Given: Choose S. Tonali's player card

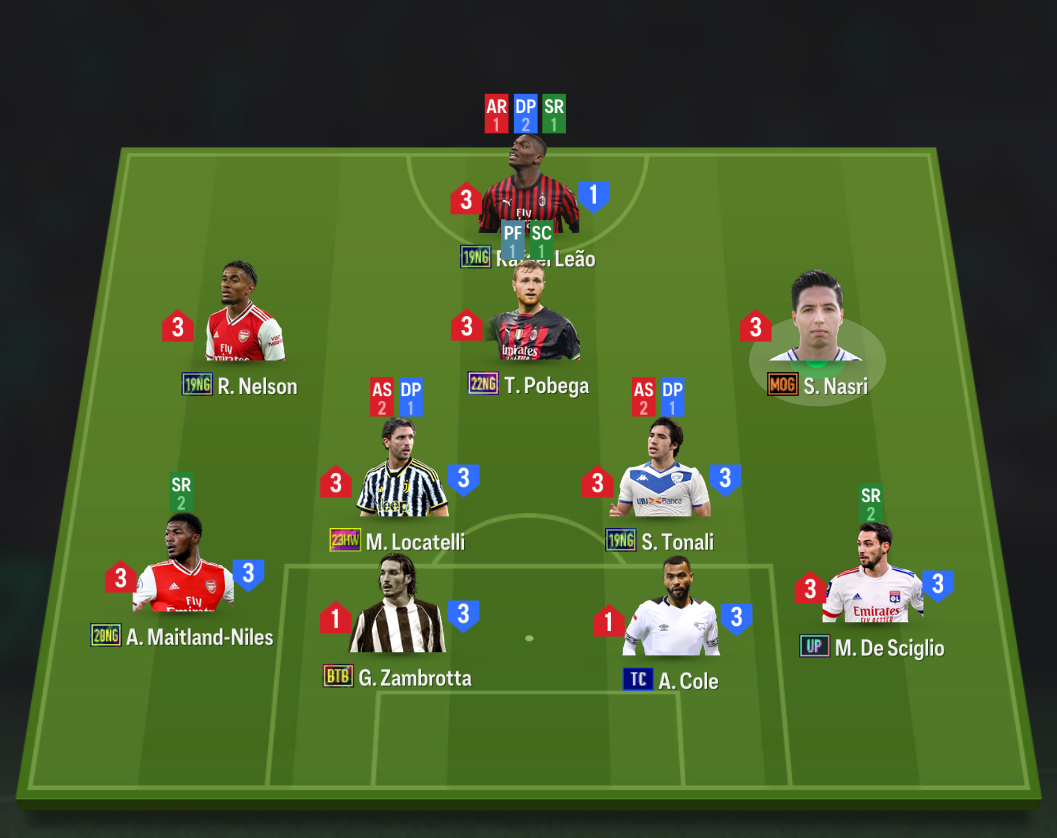Looking at the screenshot, I should 663,477.
